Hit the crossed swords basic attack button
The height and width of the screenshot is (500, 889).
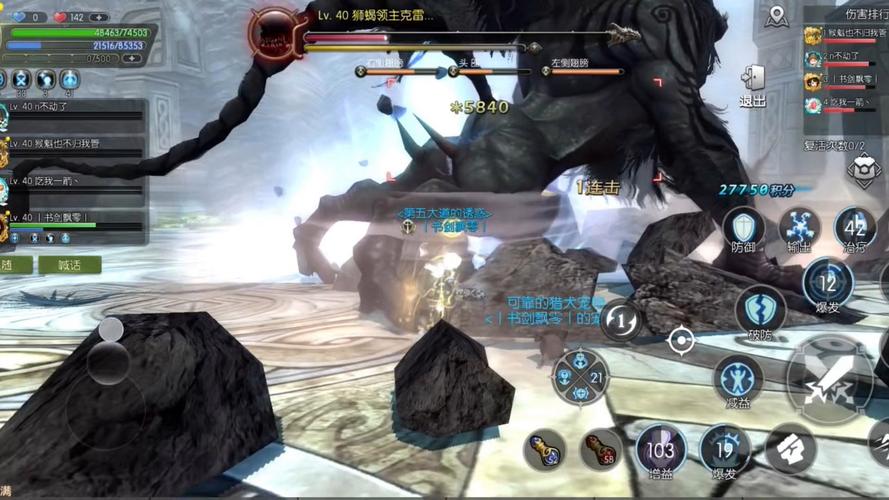click(x=830, y=379)
